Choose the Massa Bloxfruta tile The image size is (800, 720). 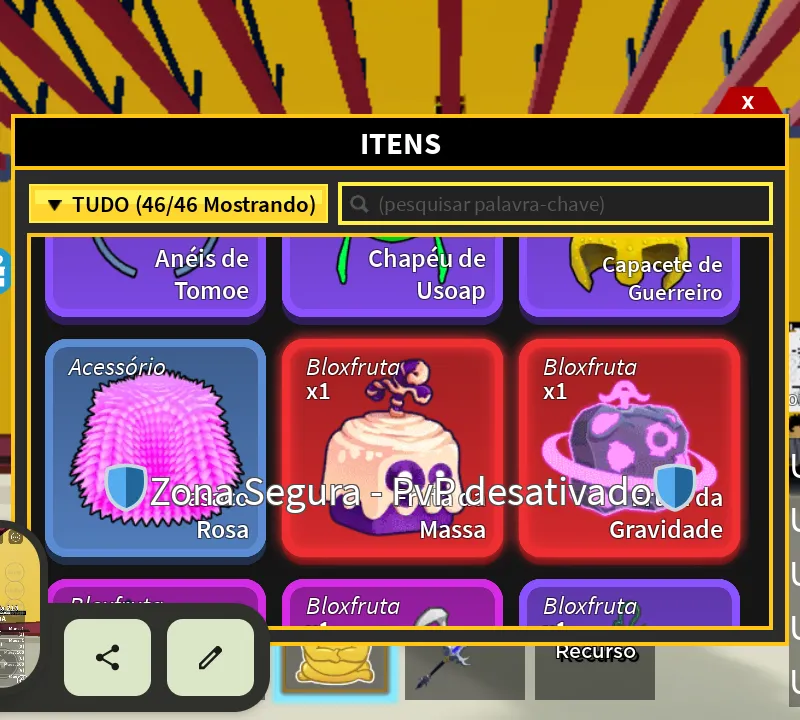click(392, 447)
